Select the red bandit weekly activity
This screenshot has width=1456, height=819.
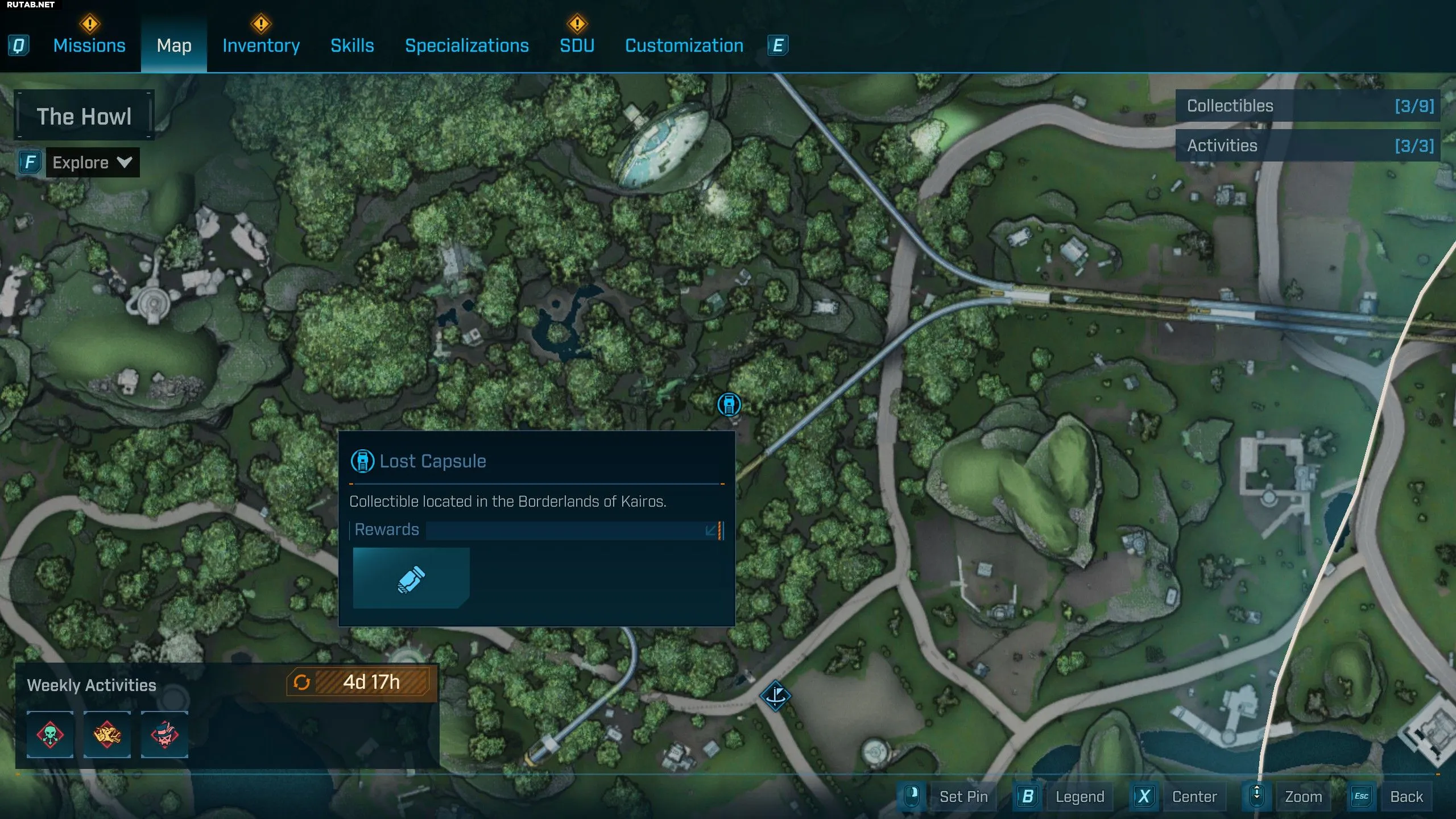(x=164, y=734)
